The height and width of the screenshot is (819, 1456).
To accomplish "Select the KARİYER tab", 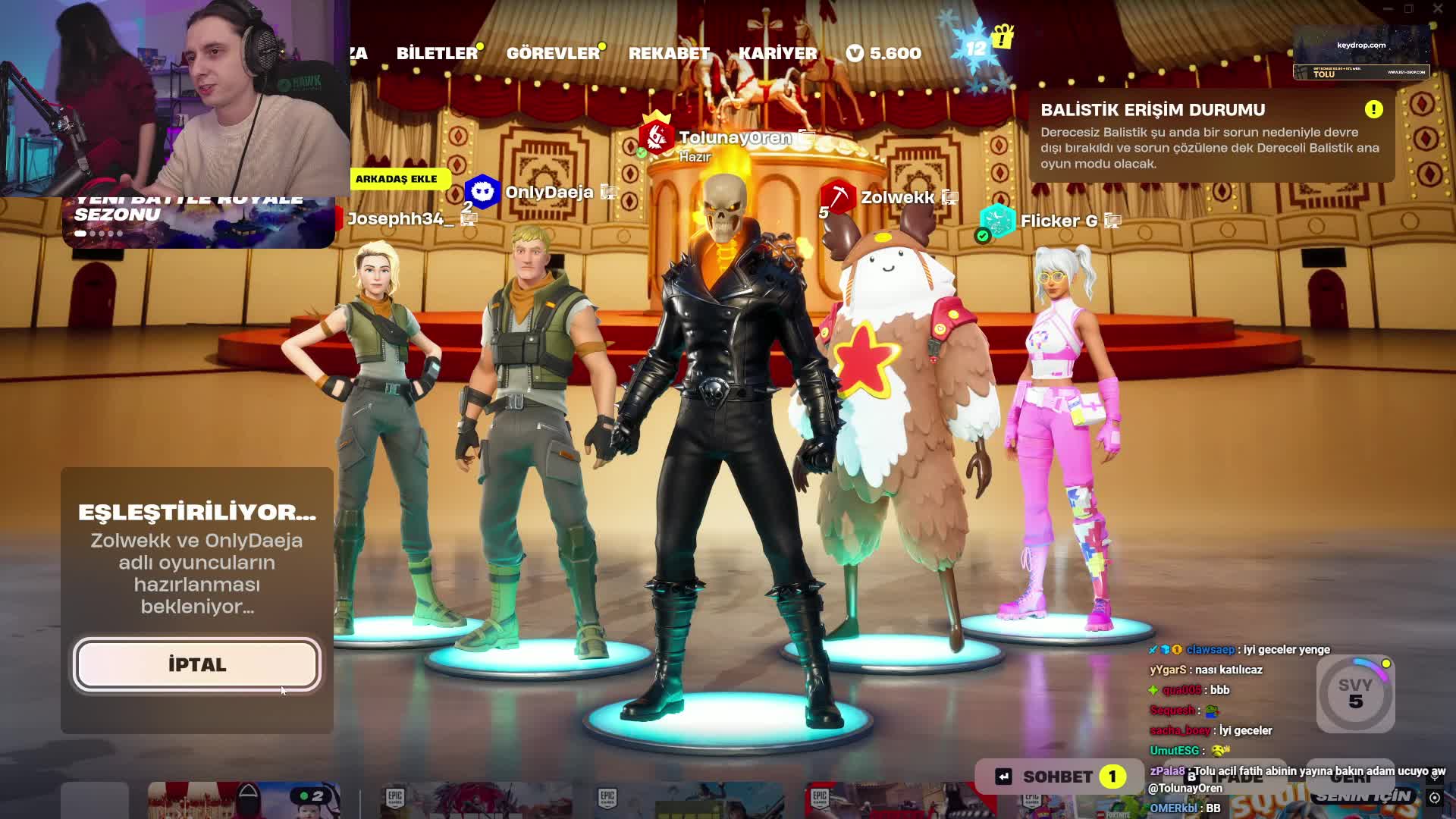I will click(x=778, y=53).
